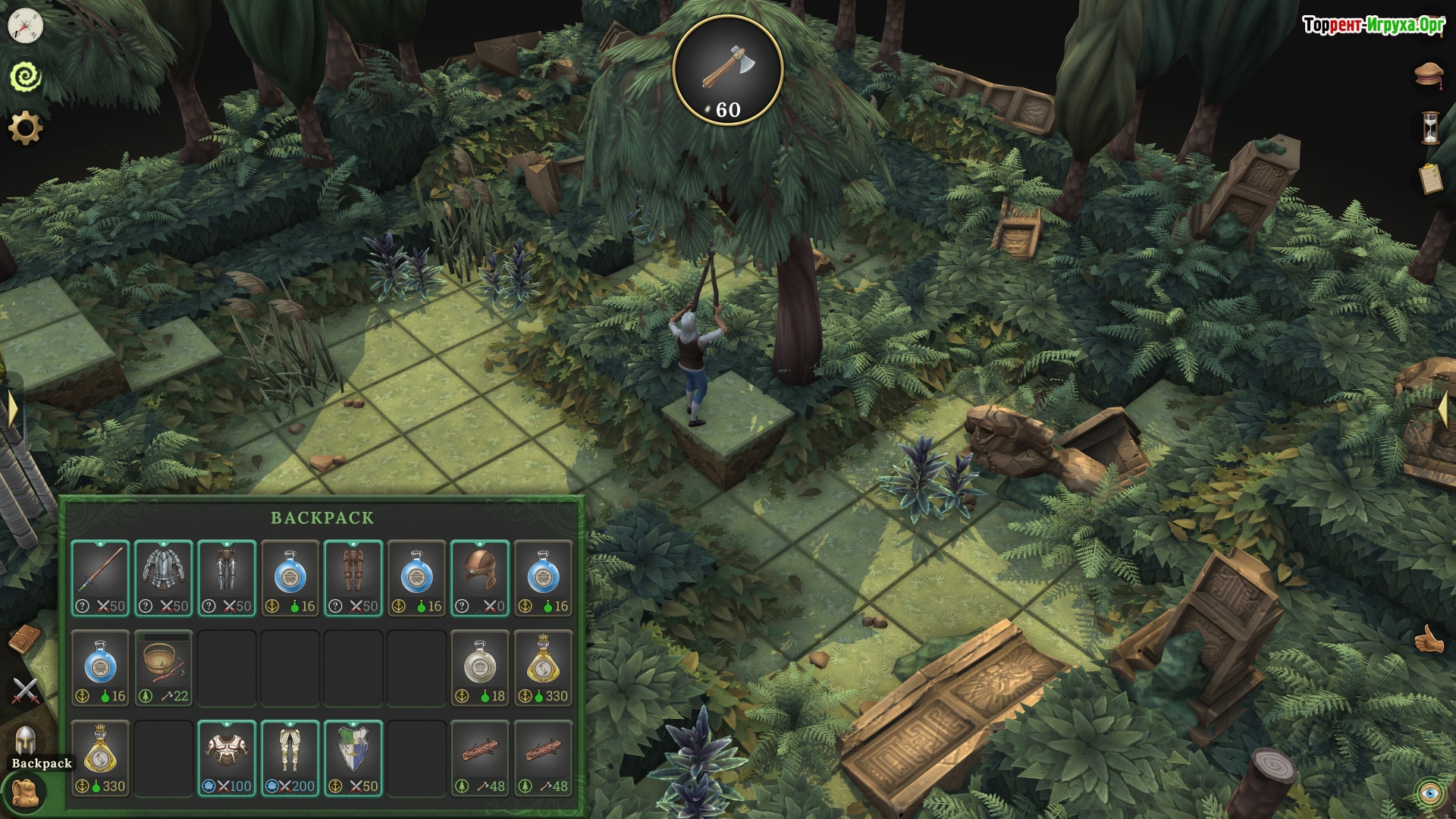Viewport: 1456px width, 819px height.
Task: Select the green and white shield
Action: 353,757
